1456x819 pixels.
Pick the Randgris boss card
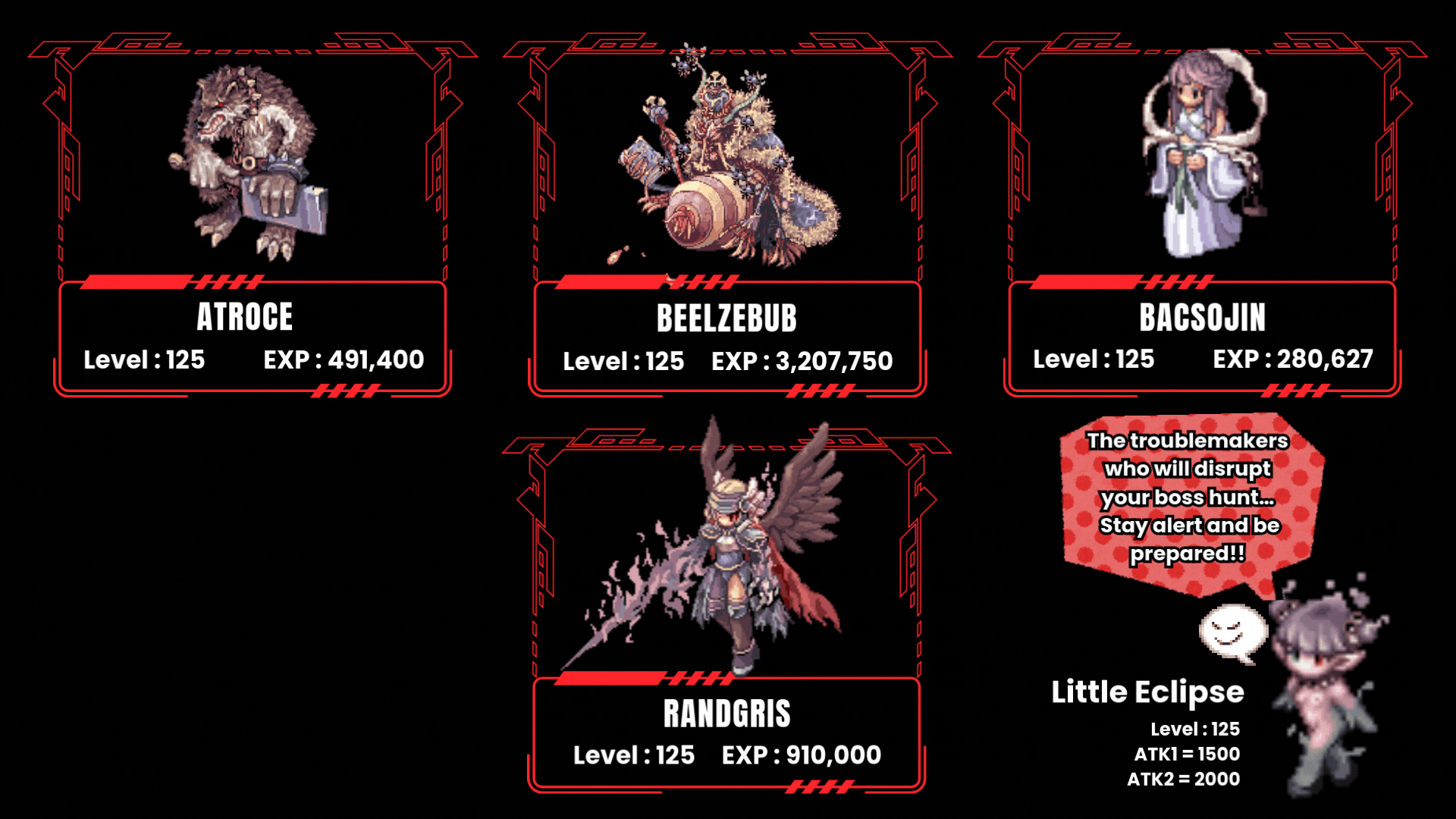pyautogui.click(x=726, y=614)
